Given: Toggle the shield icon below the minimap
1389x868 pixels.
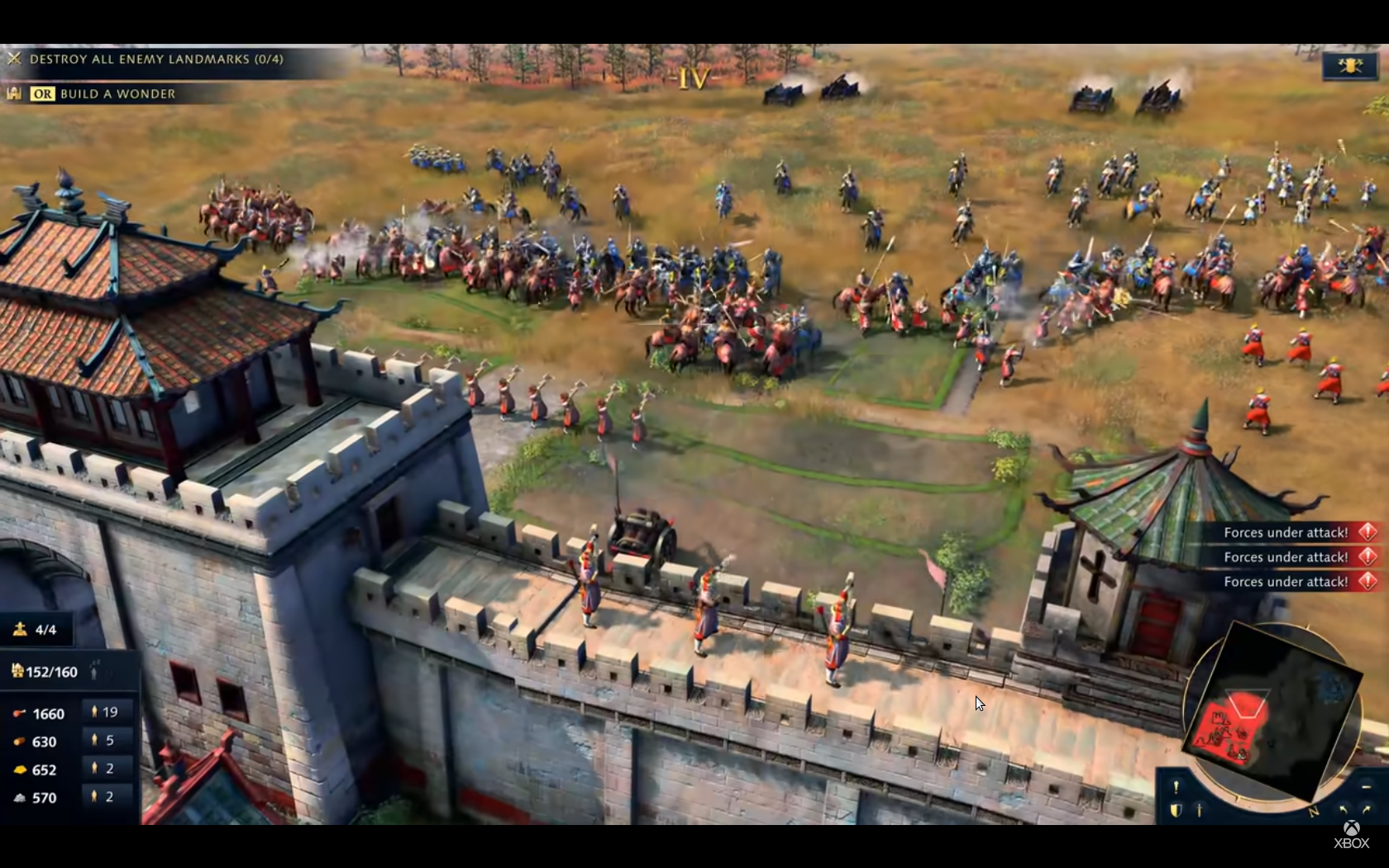Looking at the screenshot, I should 1176,810.
